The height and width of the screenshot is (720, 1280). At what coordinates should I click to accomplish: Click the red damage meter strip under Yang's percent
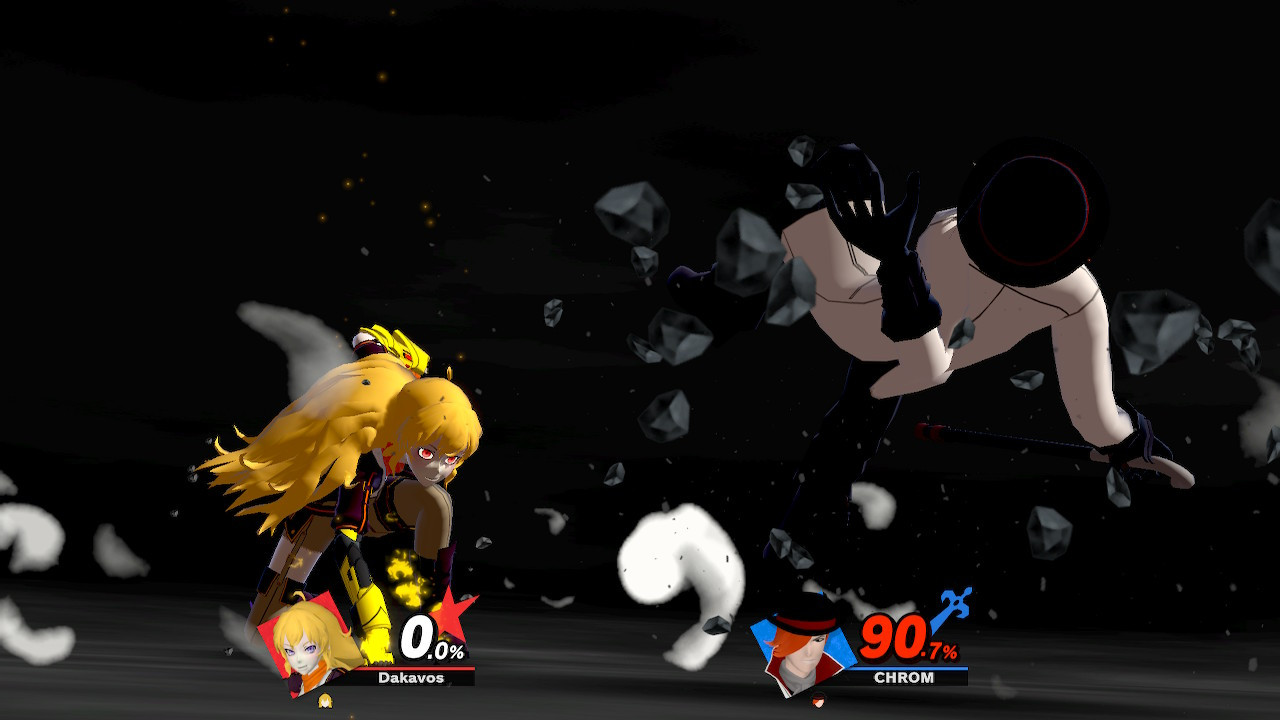[417, 669]
